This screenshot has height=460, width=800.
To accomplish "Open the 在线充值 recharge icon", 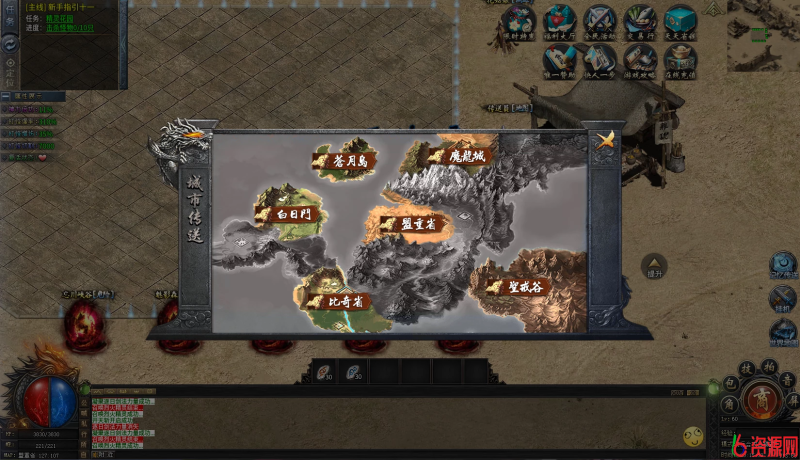I will (x=680, y=62).
